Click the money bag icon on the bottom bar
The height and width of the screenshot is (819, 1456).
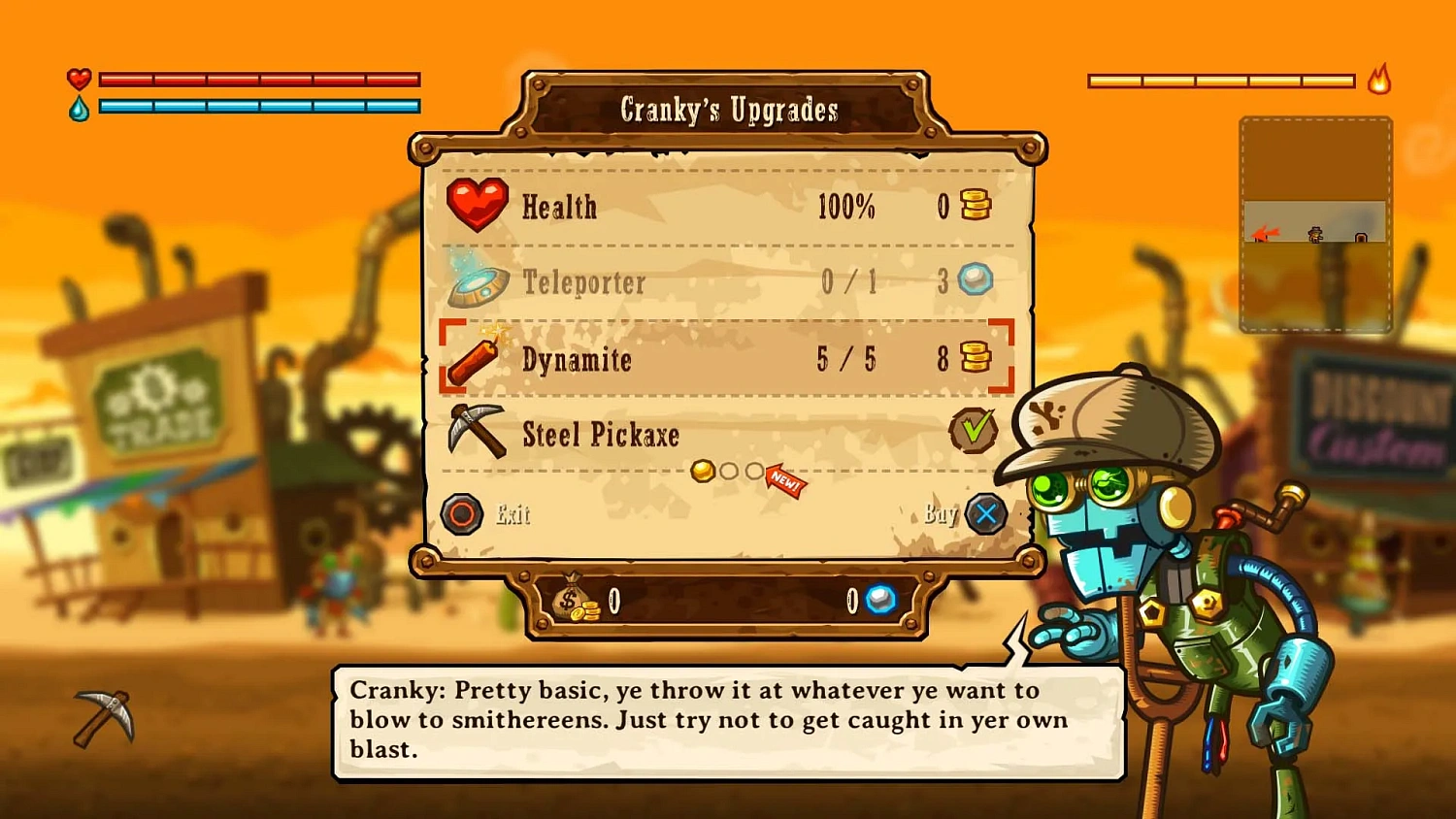click(x=573, y=600)
